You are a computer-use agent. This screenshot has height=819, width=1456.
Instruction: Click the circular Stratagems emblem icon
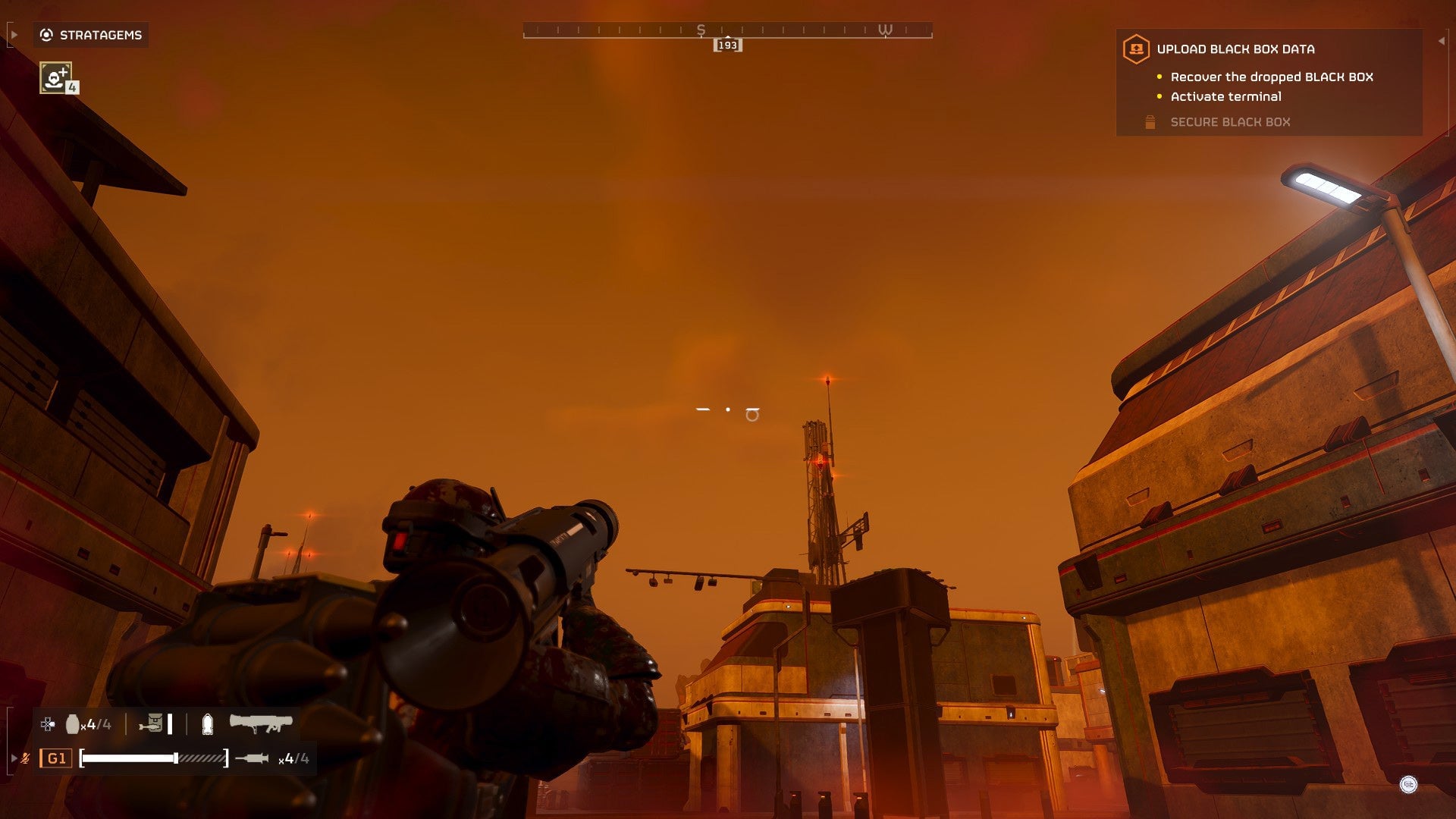pyautogui.click(x=45, y=34)
